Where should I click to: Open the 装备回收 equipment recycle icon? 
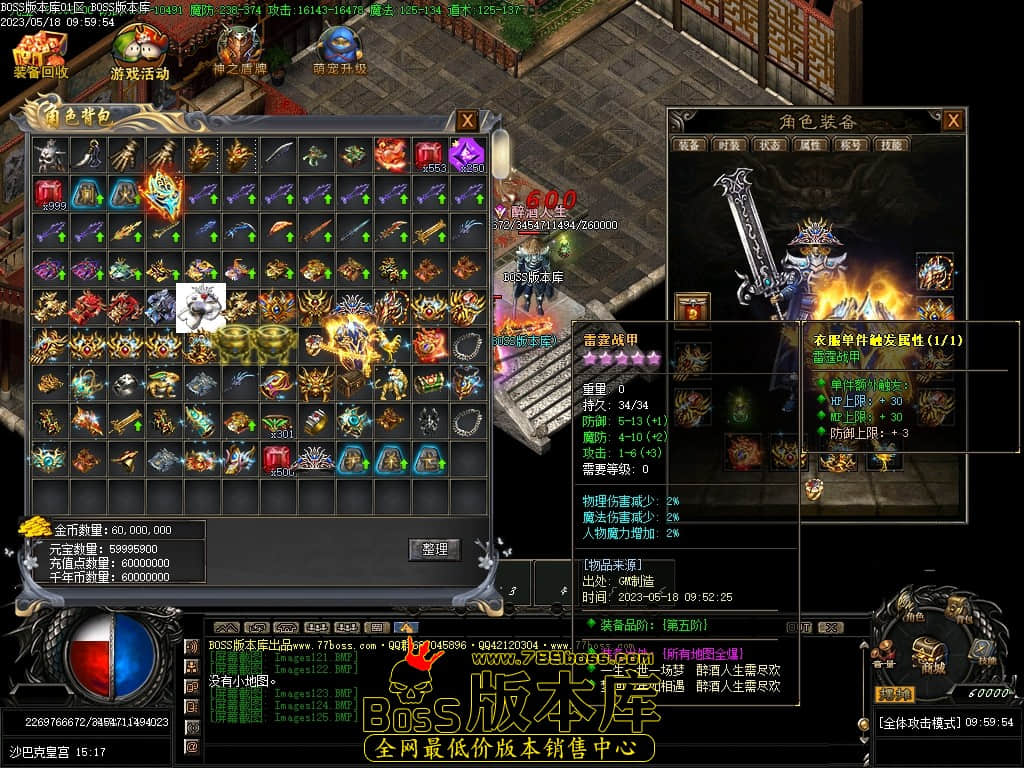point(40,53)
